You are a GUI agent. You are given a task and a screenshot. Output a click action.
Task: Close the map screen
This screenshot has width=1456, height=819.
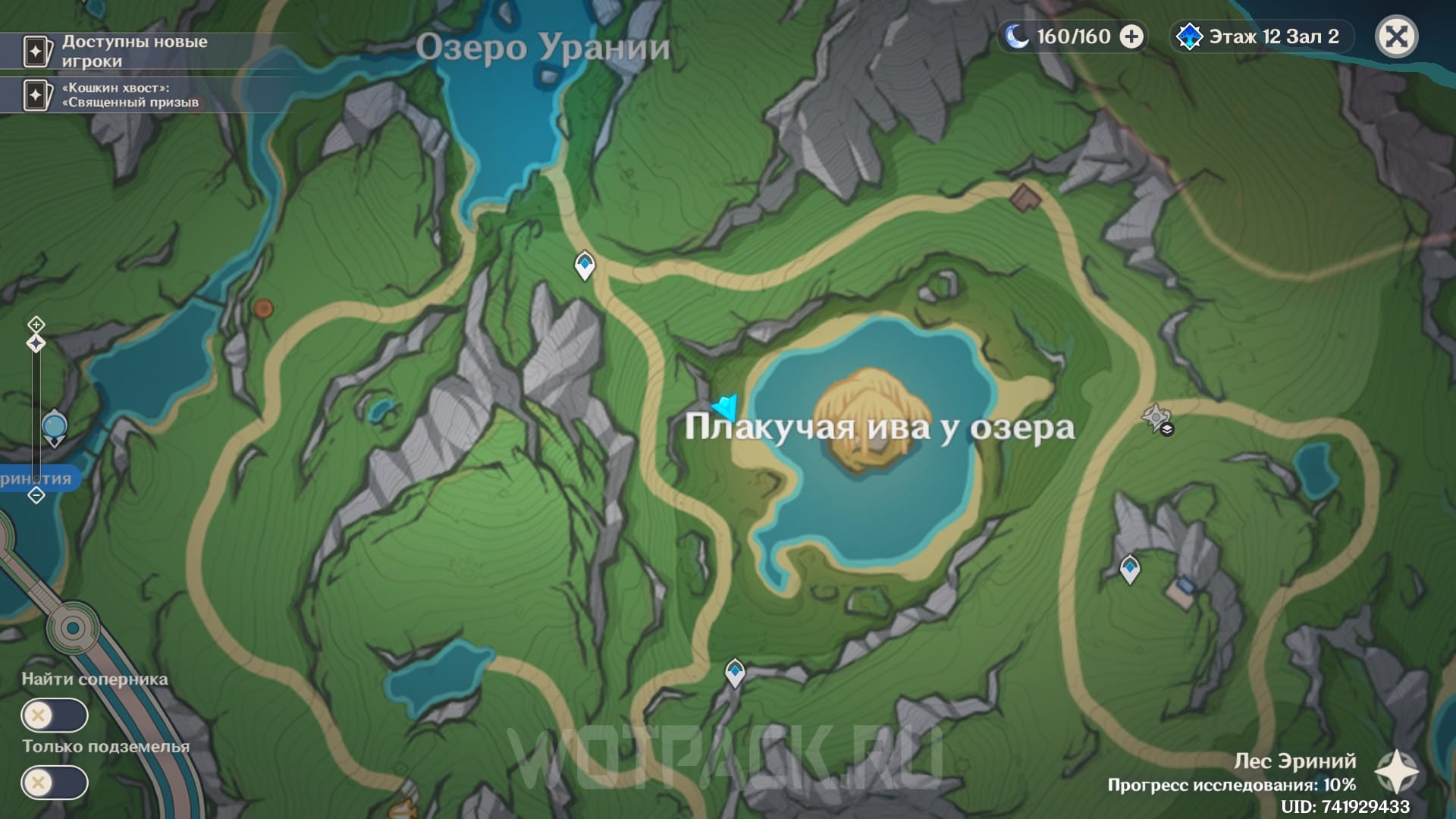point(1396,36)
